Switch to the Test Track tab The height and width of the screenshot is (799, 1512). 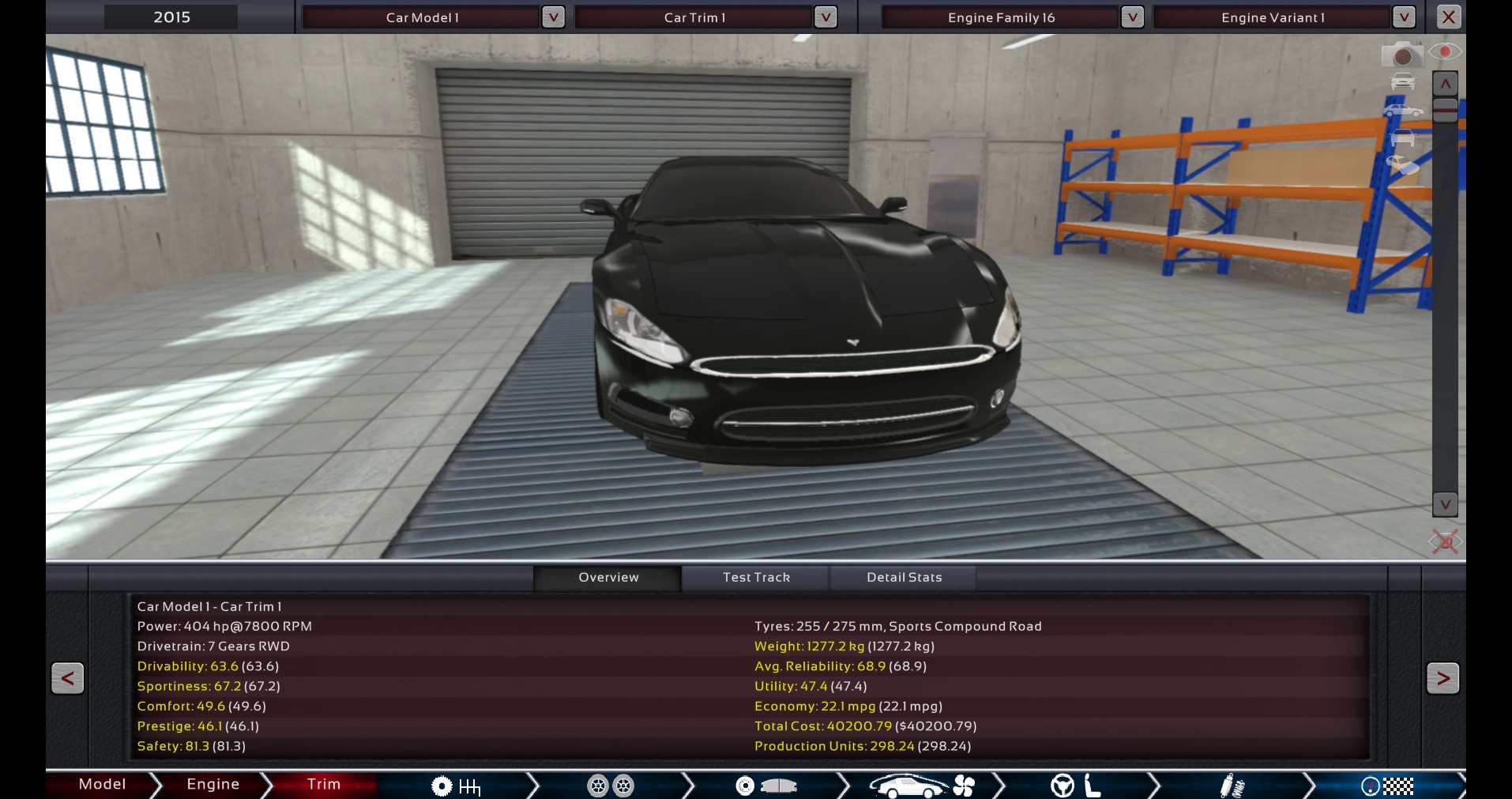[x=756, y=578]
